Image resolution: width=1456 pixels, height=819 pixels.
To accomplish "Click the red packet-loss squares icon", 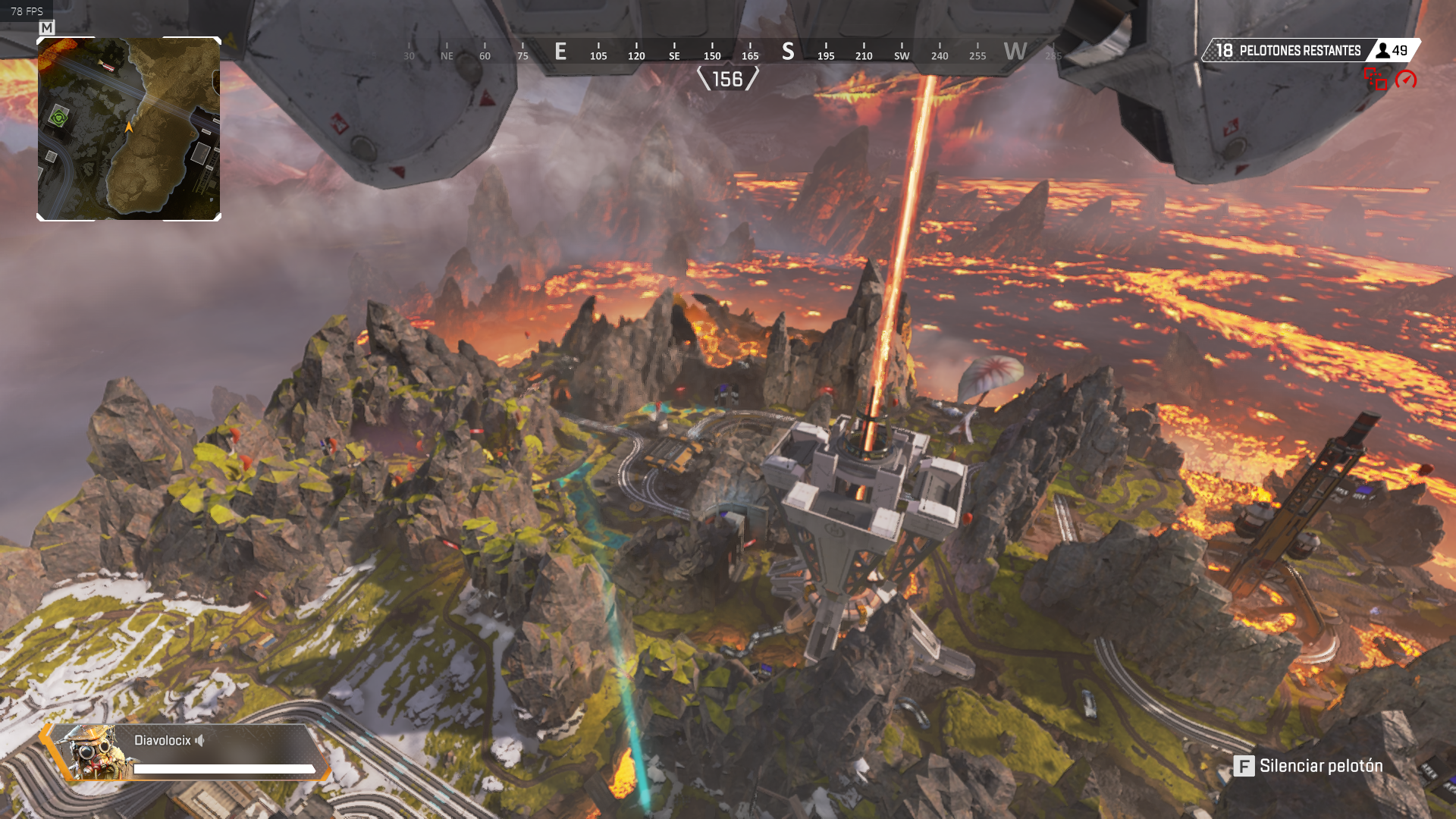I will pos(1376,79).
